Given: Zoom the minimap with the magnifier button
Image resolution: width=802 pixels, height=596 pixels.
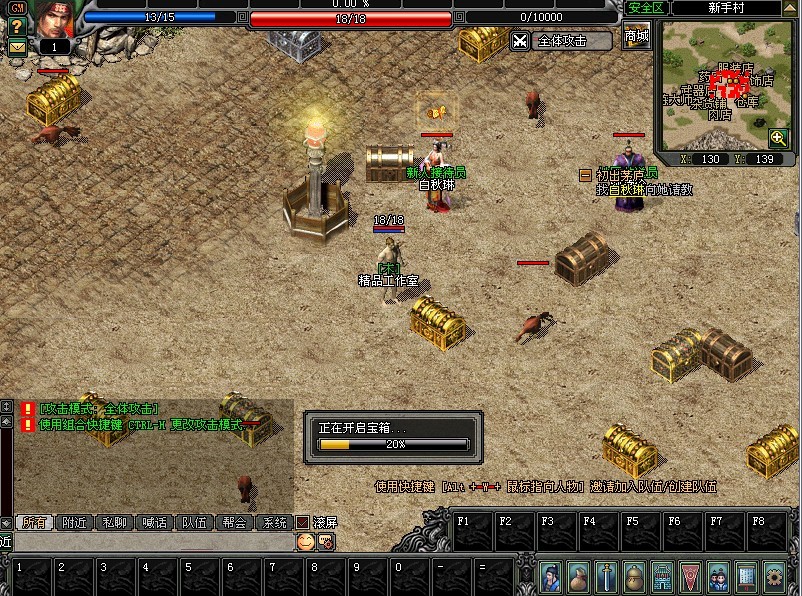Looking at the screenshot, I should pos(778,138).
